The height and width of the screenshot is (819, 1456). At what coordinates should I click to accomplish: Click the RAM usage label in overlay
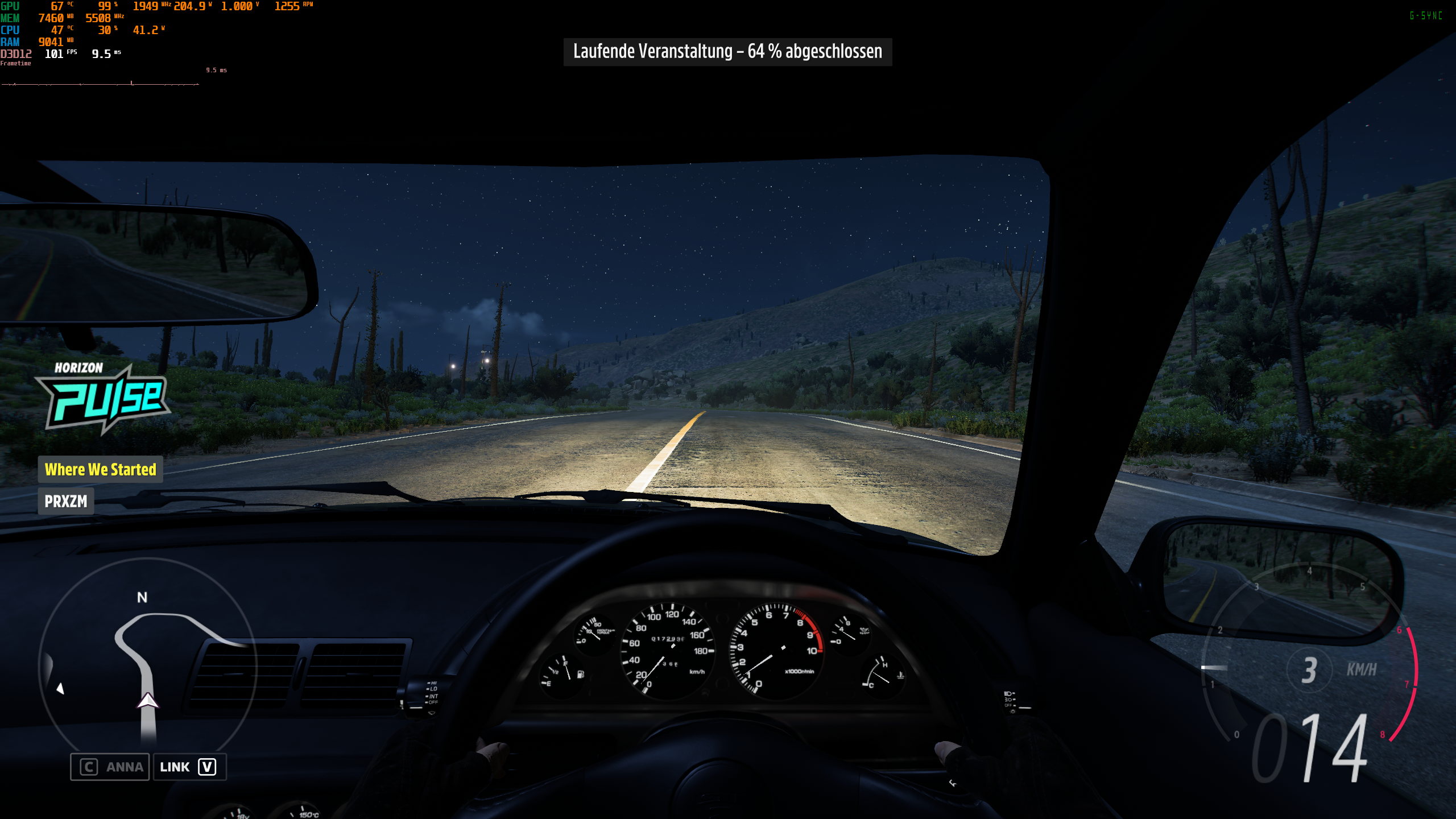[11, 42]
